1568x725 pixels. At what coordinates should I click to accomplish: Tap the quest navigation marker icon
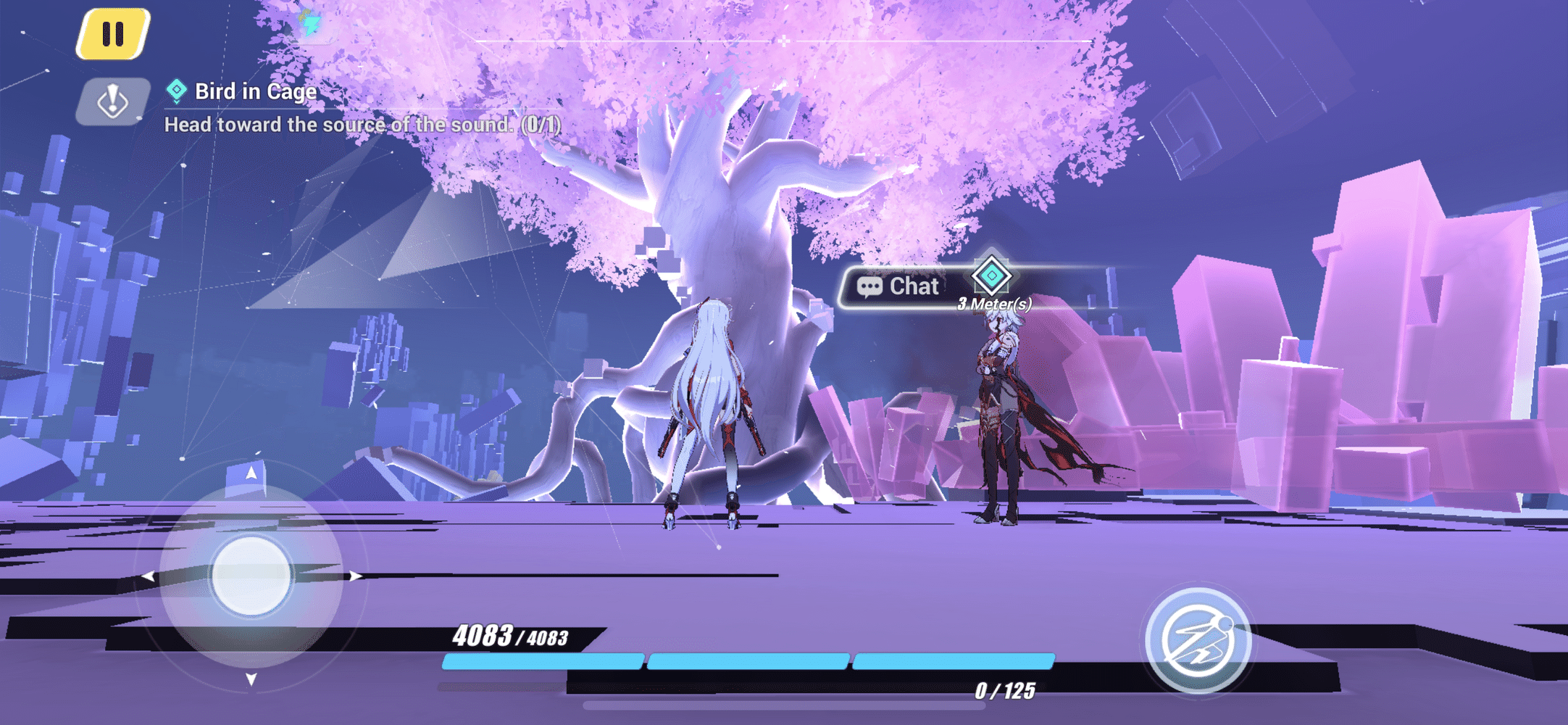[113, 101]
